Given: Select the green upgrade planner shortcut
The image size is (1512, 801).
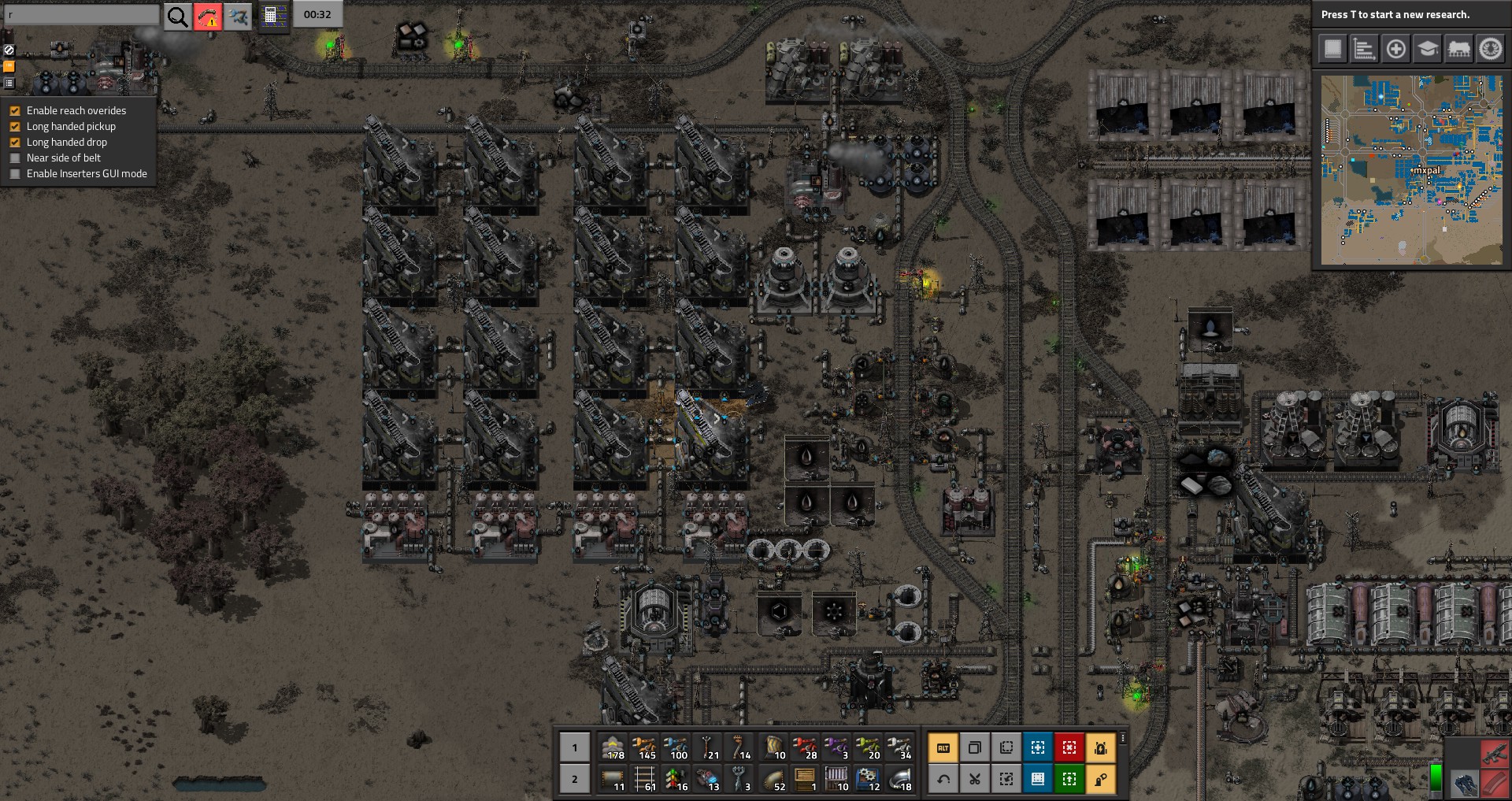Looking at the screenshot, I should (1069, 779).
